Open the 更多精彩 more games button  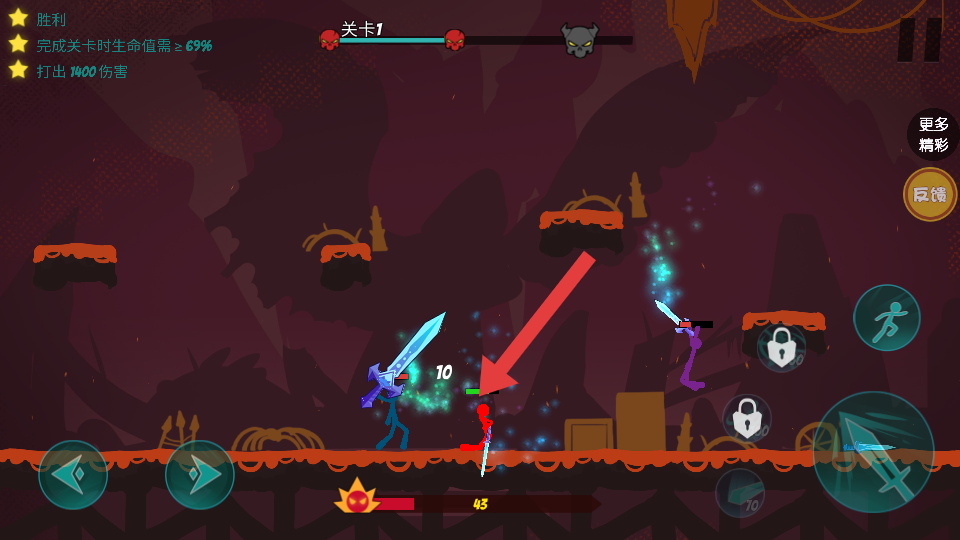(932, 134)
